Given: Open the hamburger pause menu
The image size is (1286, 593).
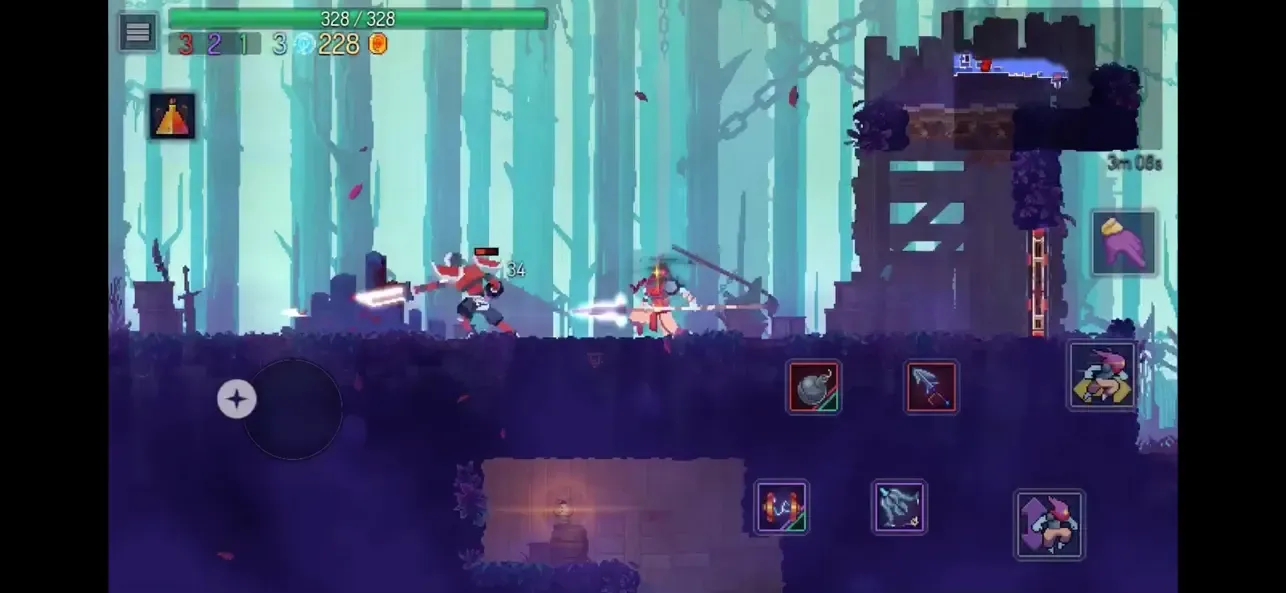Looking at the screenshot, I should click(x=138, y=32).
